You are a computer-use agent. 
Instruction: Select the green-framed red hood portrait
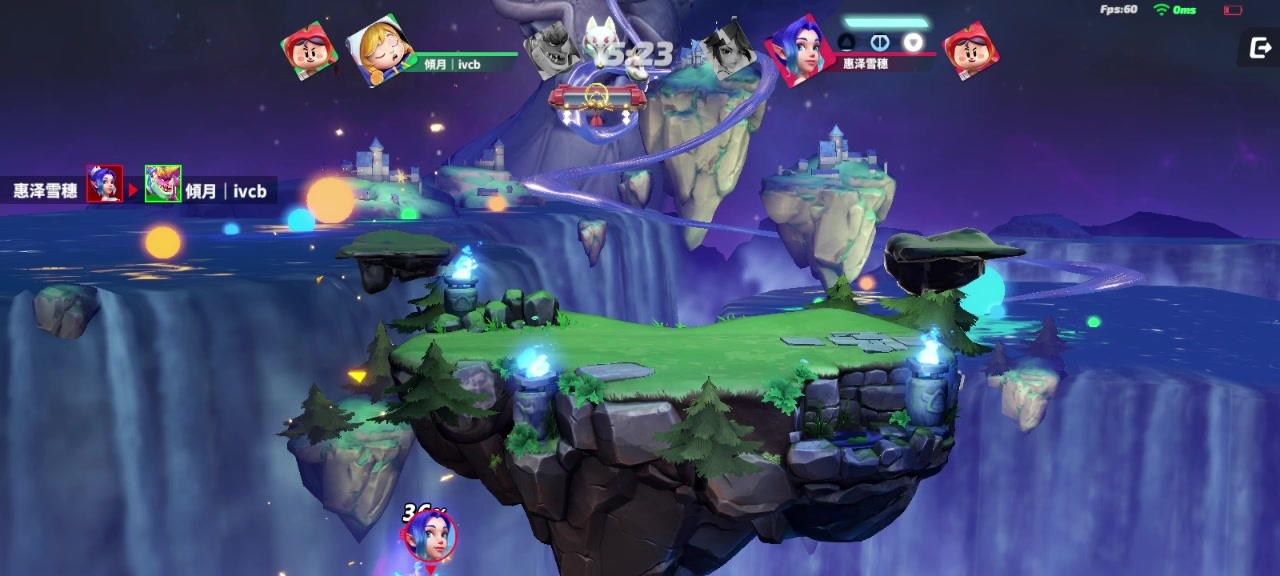point(309,48)
